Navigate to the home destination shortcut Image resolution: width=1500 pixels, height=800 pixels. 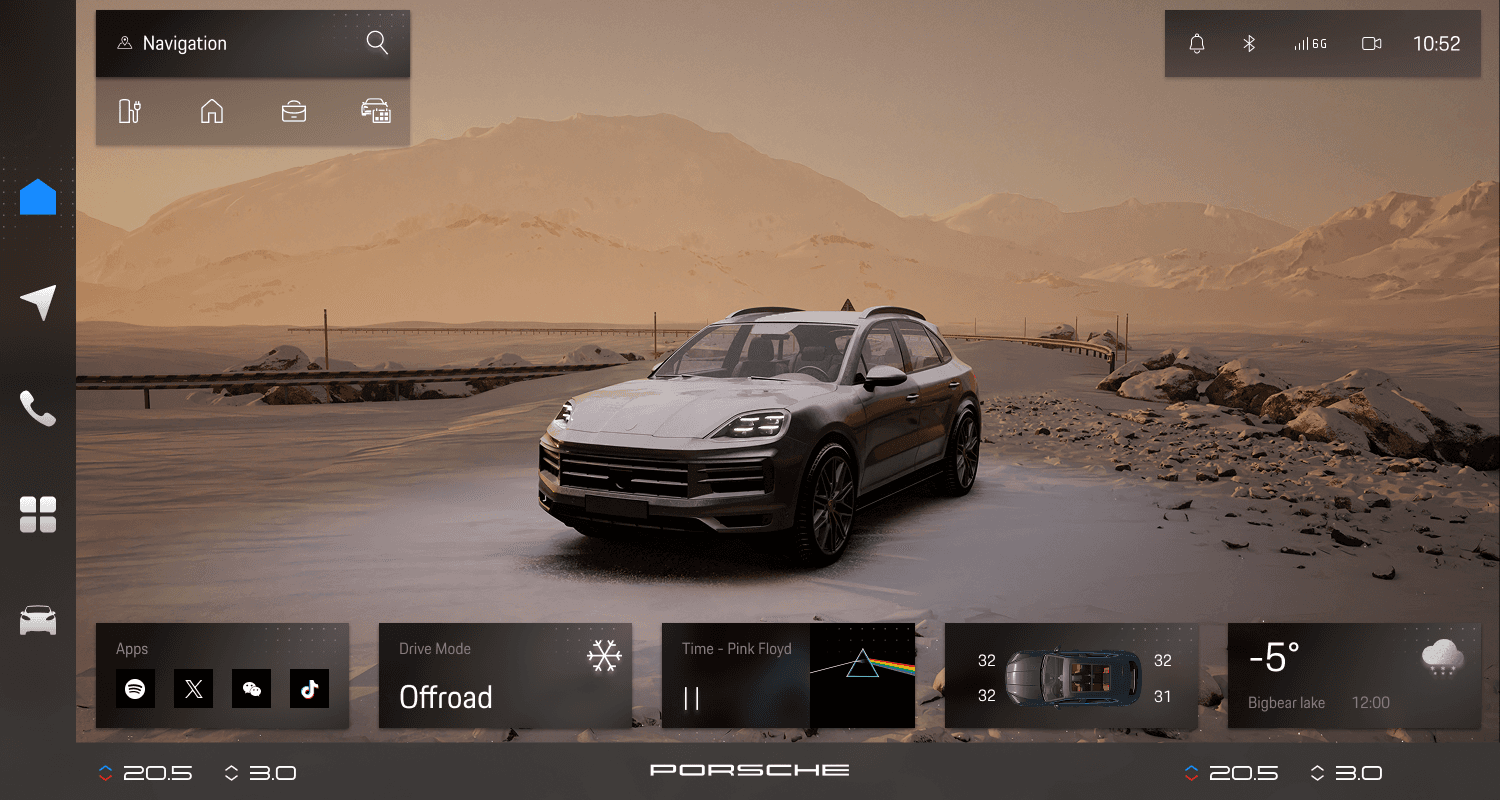(212, 111)
